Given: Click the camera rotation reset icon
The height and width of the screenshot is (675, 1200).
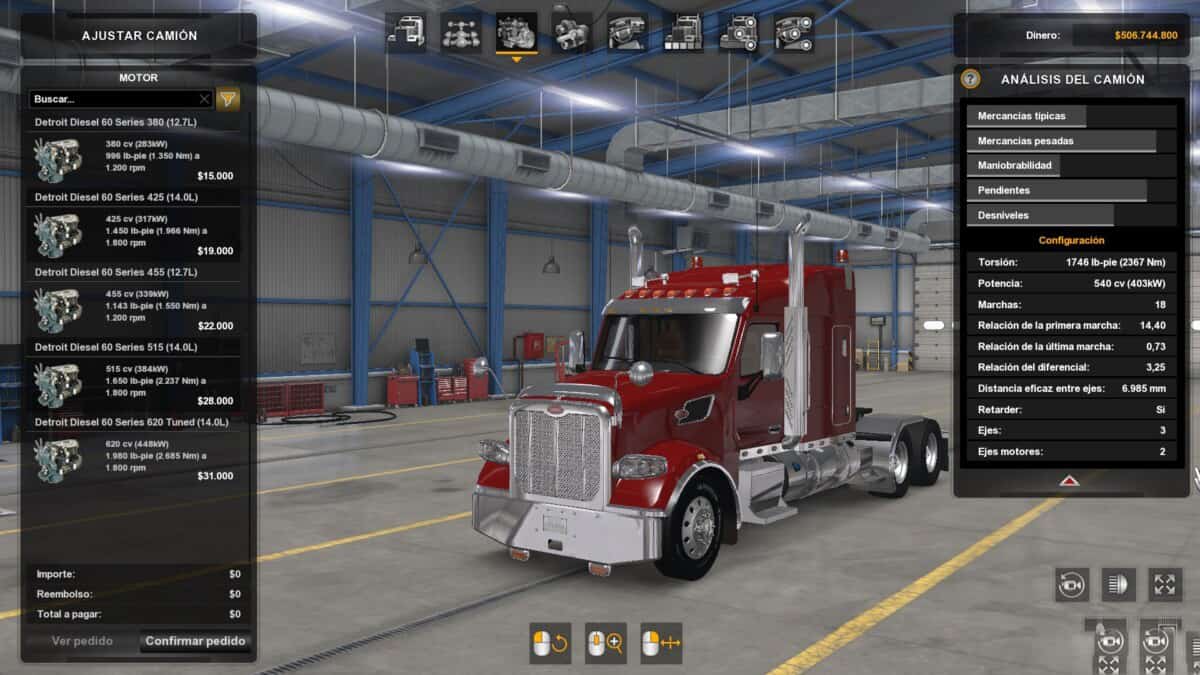Looking at the screenshot, I should click(1072, 585).
